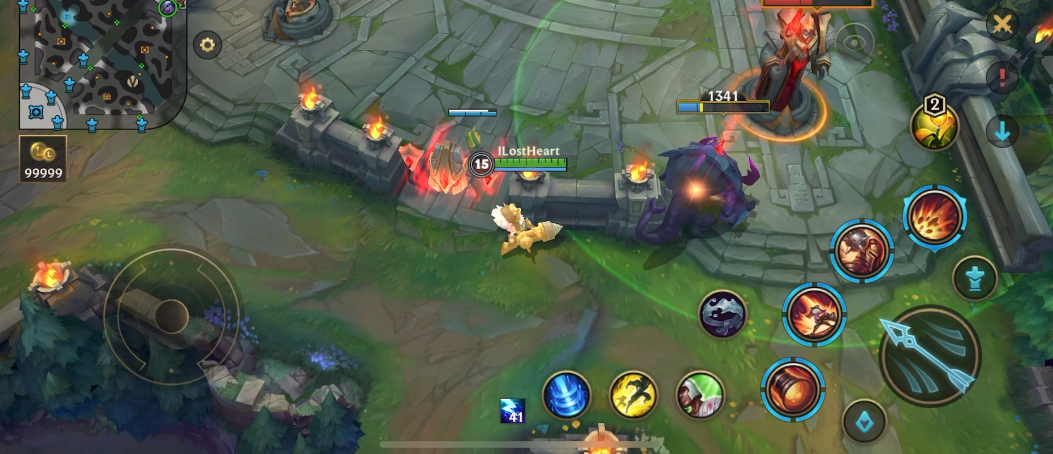Click the blue down-arrow button
This screenshot has height=454, width=1053.
[x=1001, y=130]
